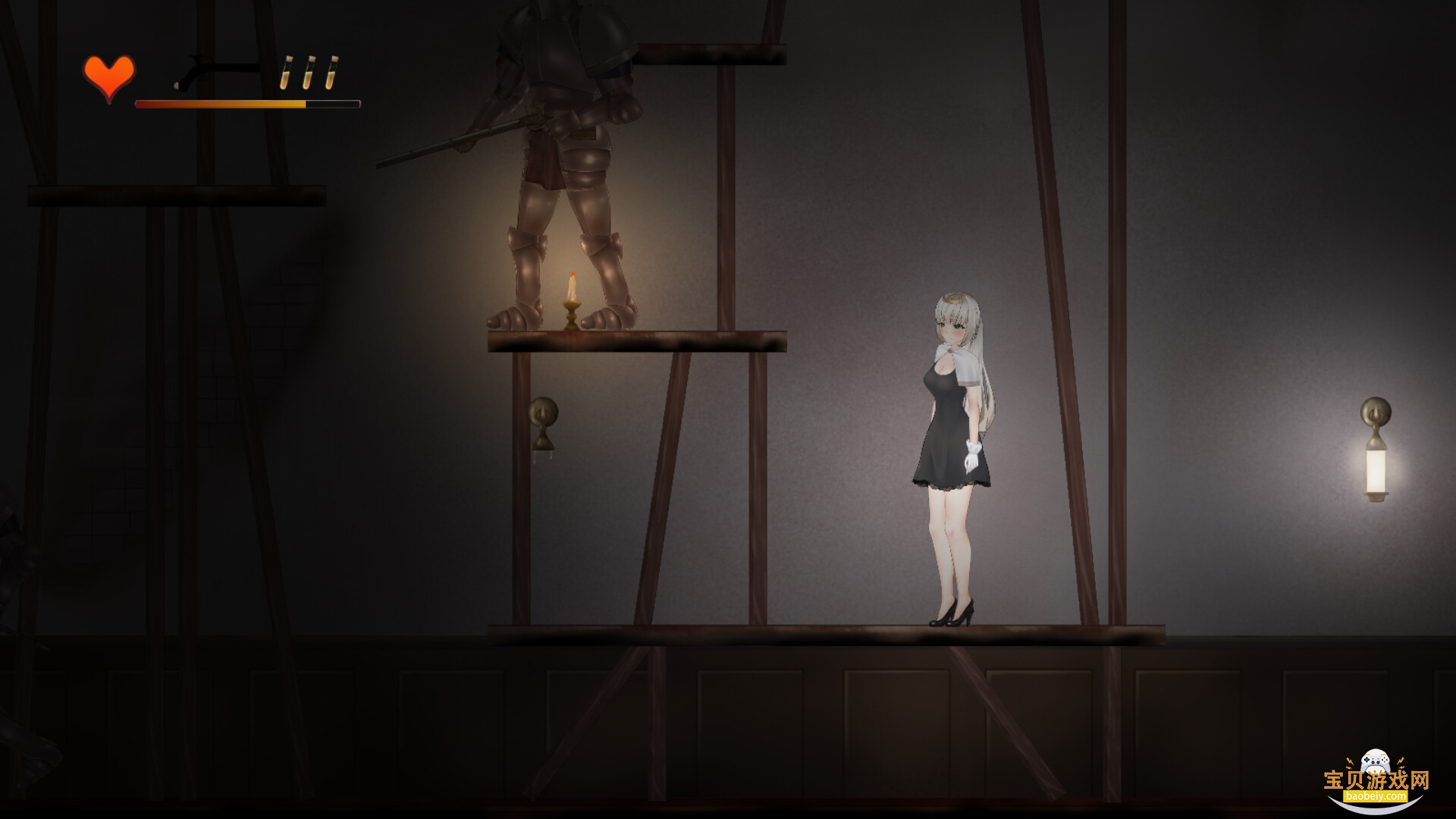This screenshot has height=819, width=1456.
Task: Click the orange health bar
Action: pos(220,102)
